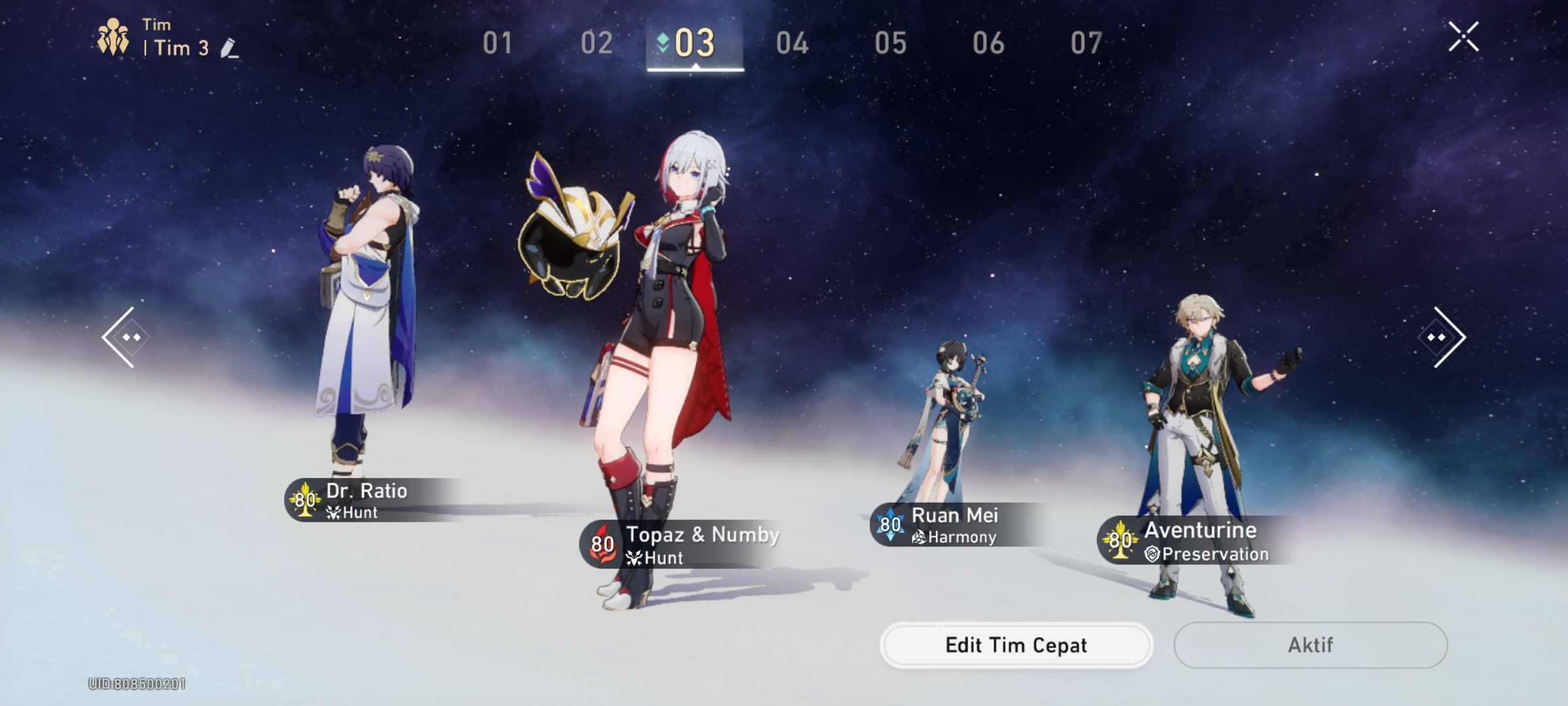Open team tab 05
The width and height of the screenshot is (1568, 706).
(892, 42)
